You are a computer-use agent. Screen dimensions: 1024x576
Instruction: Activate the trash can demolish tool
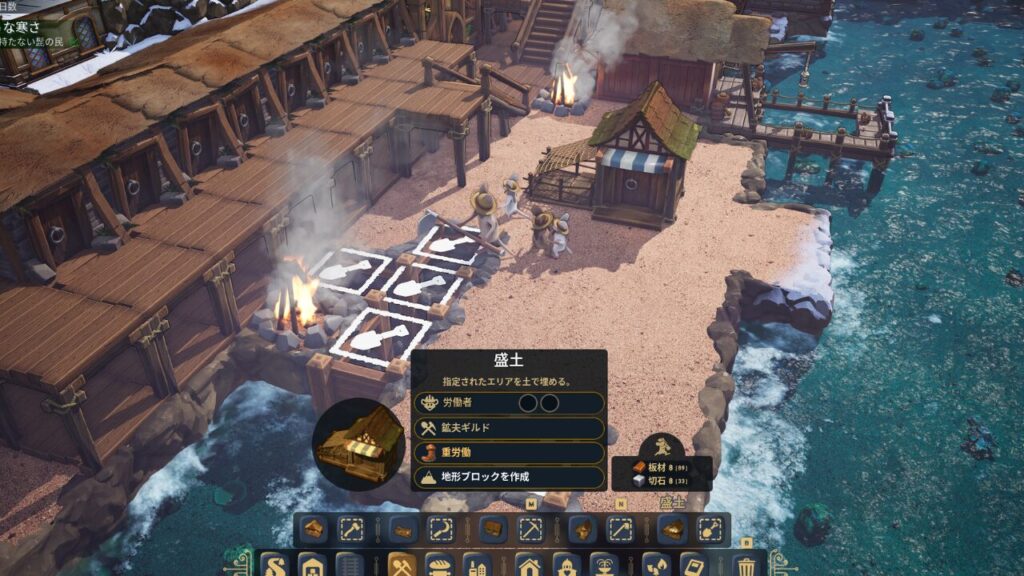[x=745, y=566]
